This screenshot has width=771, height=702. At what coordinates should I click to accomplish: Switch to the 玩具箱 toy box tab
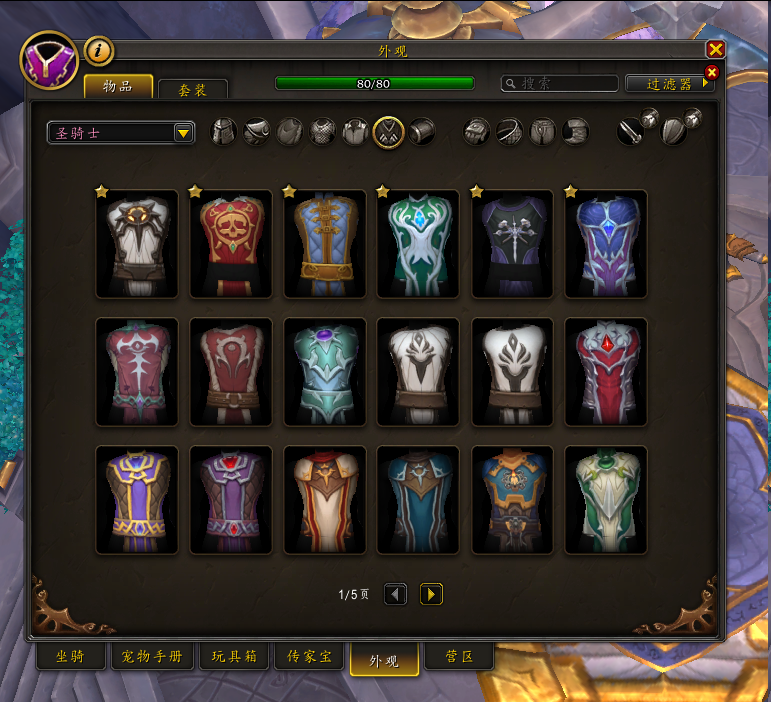point(234,657)
